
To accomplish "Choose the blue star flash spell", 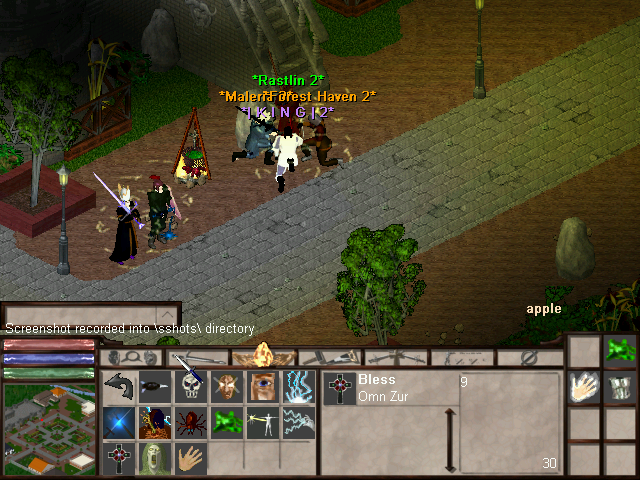I will (119, 422).
